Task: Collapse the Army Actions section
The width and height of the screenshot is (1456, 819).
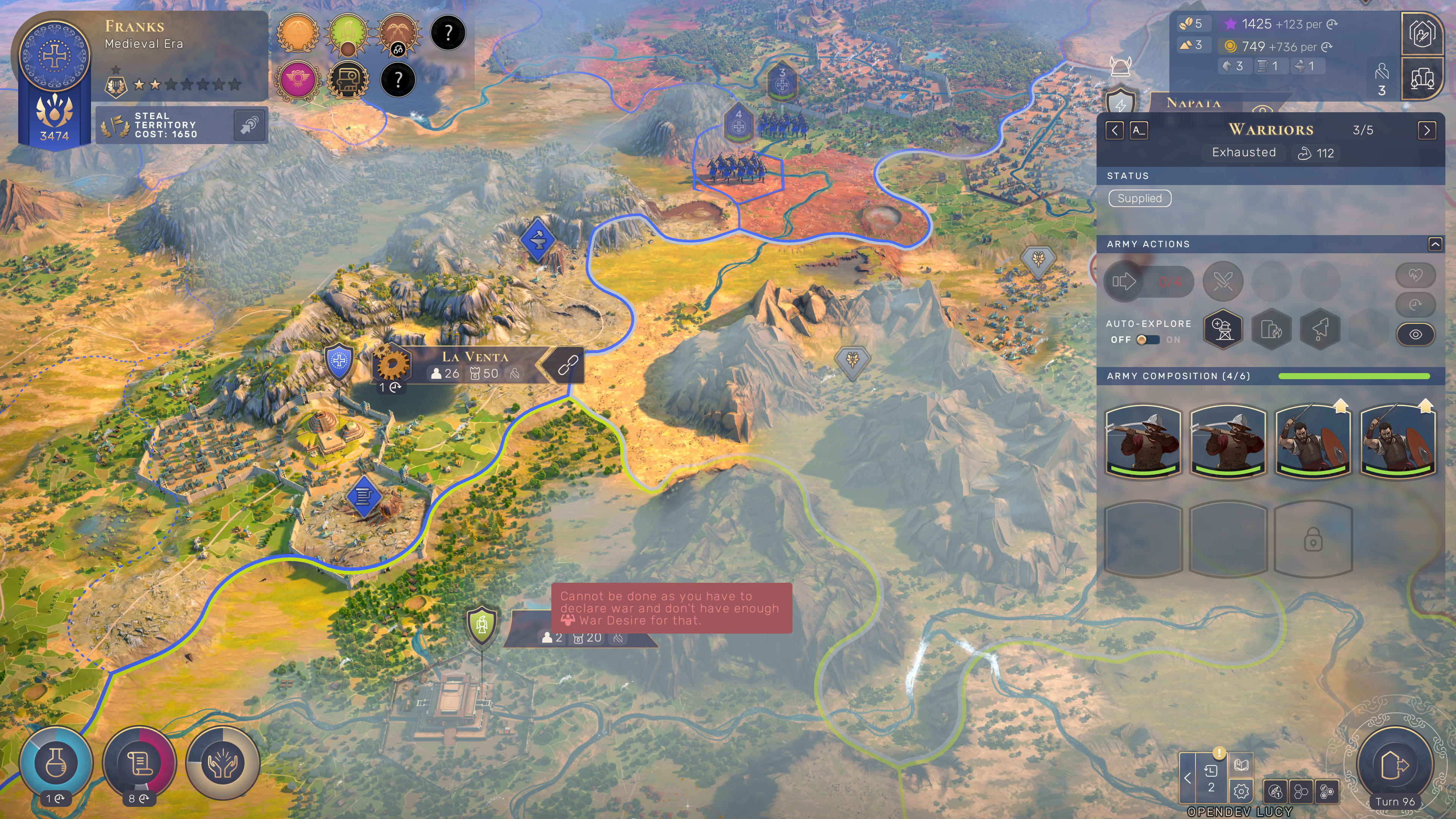Action: click(x=1434, y=244)
